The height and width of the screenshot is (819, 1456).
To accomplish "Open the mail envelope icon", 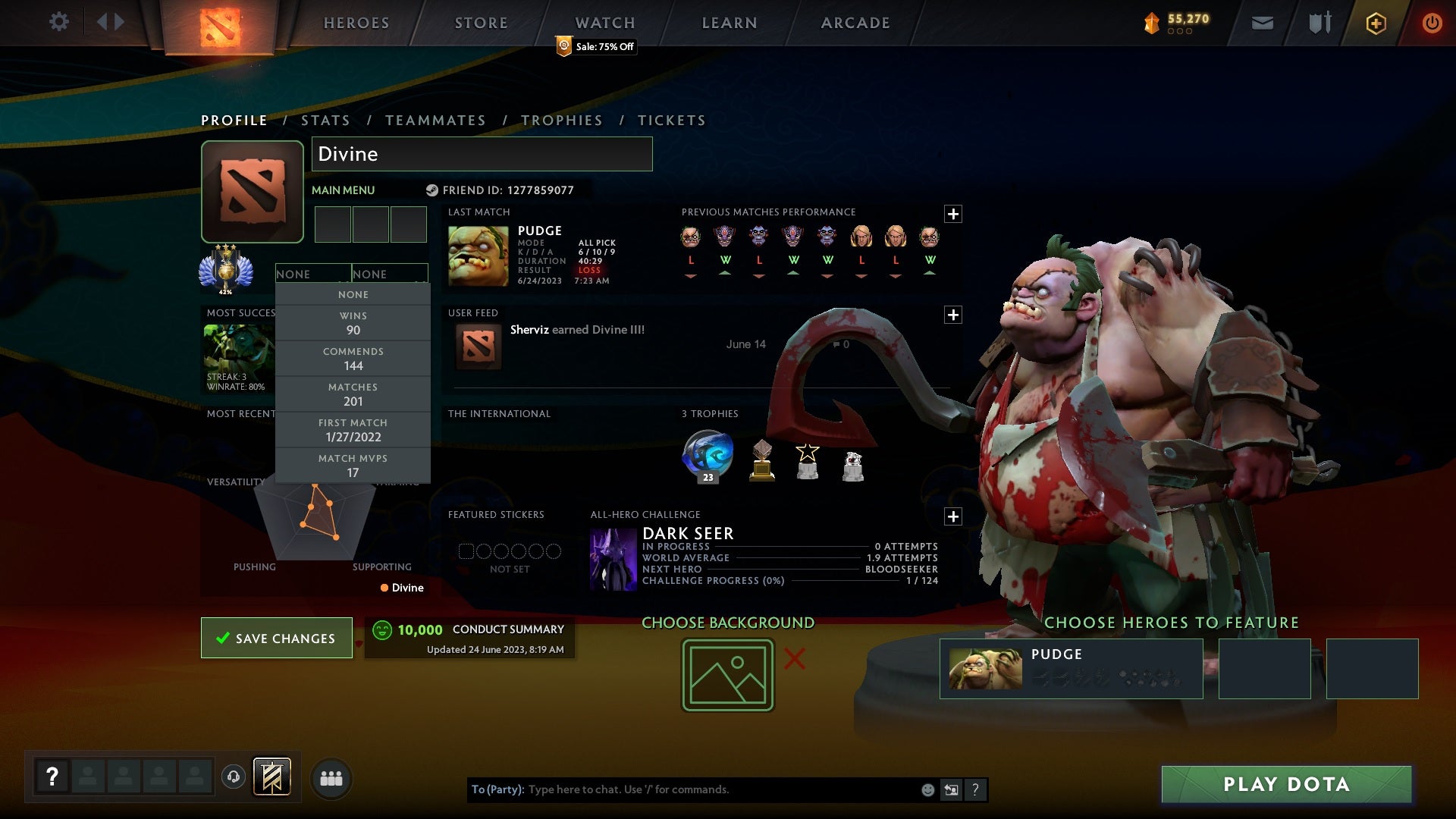I will tap(1263, 23).
